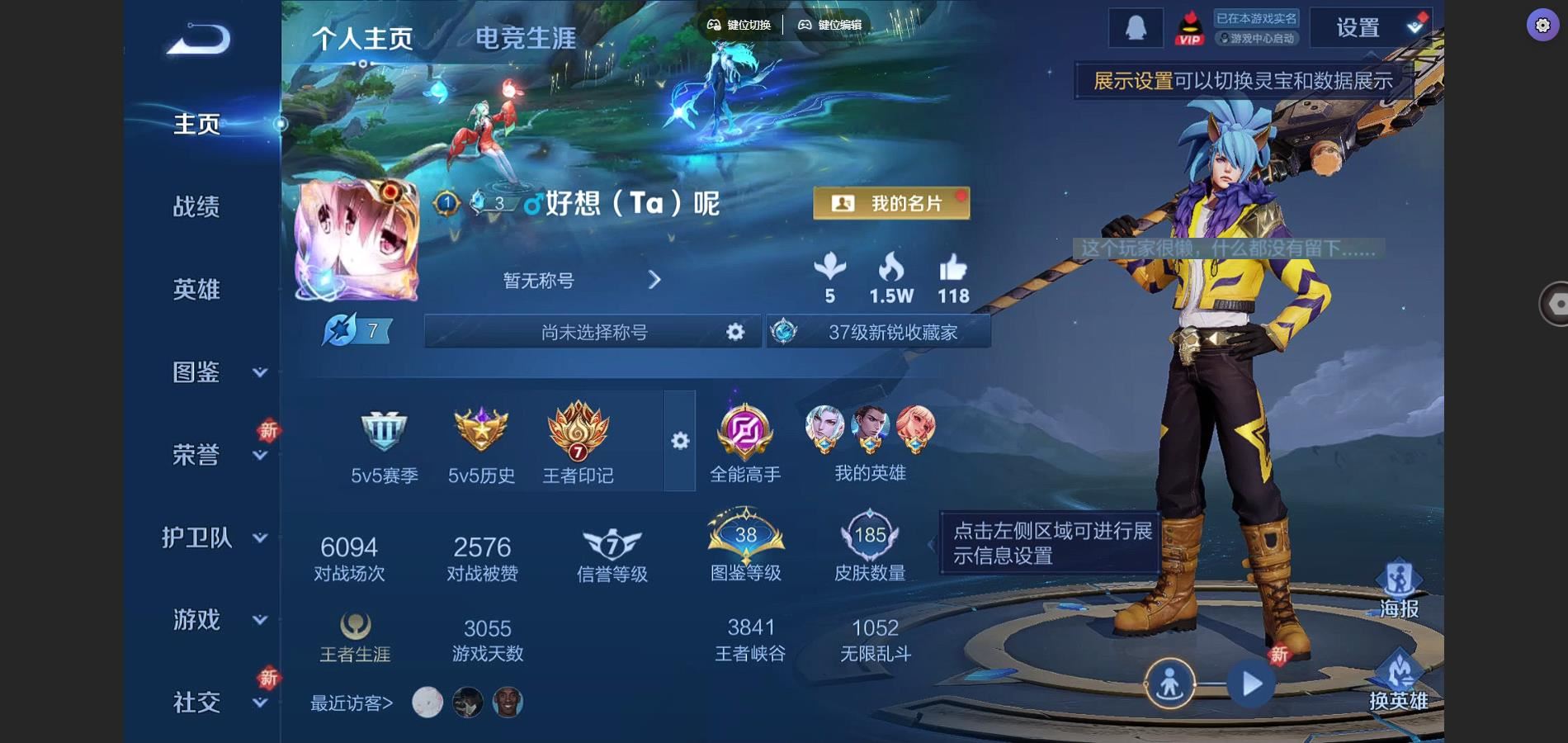Go back using the return arrow
The width and height of the screenshot is (1568, 743).
[x=198, y=40]
